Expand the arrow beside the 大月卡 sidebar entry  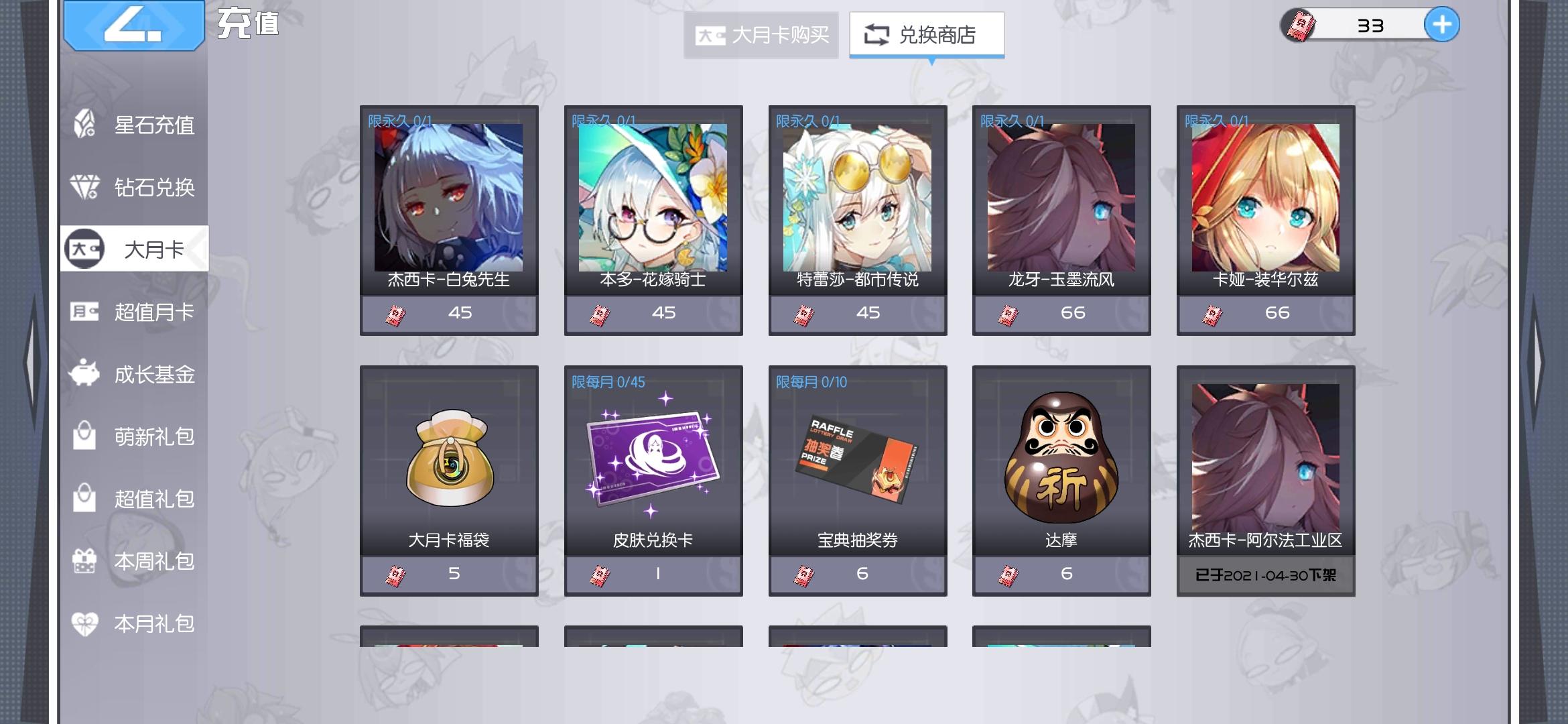(x=198, y=248)
